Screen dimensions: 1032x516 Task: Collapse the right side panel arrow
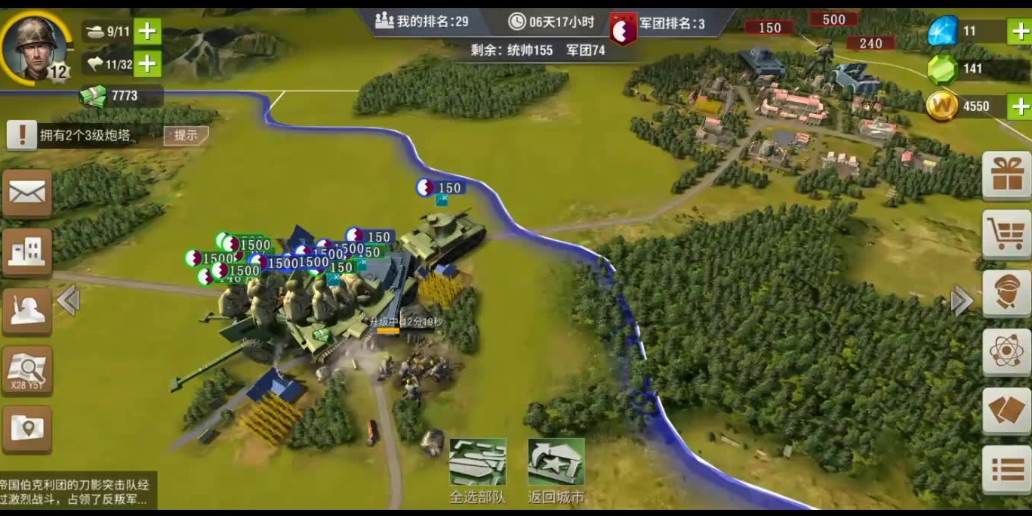pyautogui.click(x=961, y=300)
